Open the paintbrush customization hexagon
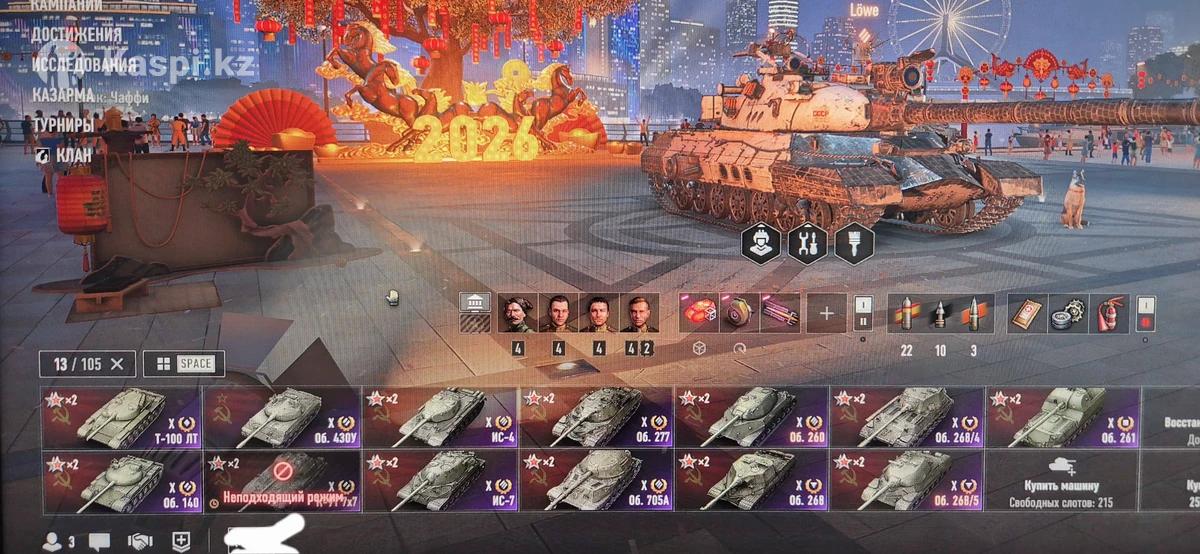This screenshot has height=554, width=1200. (x=855, y=242)
